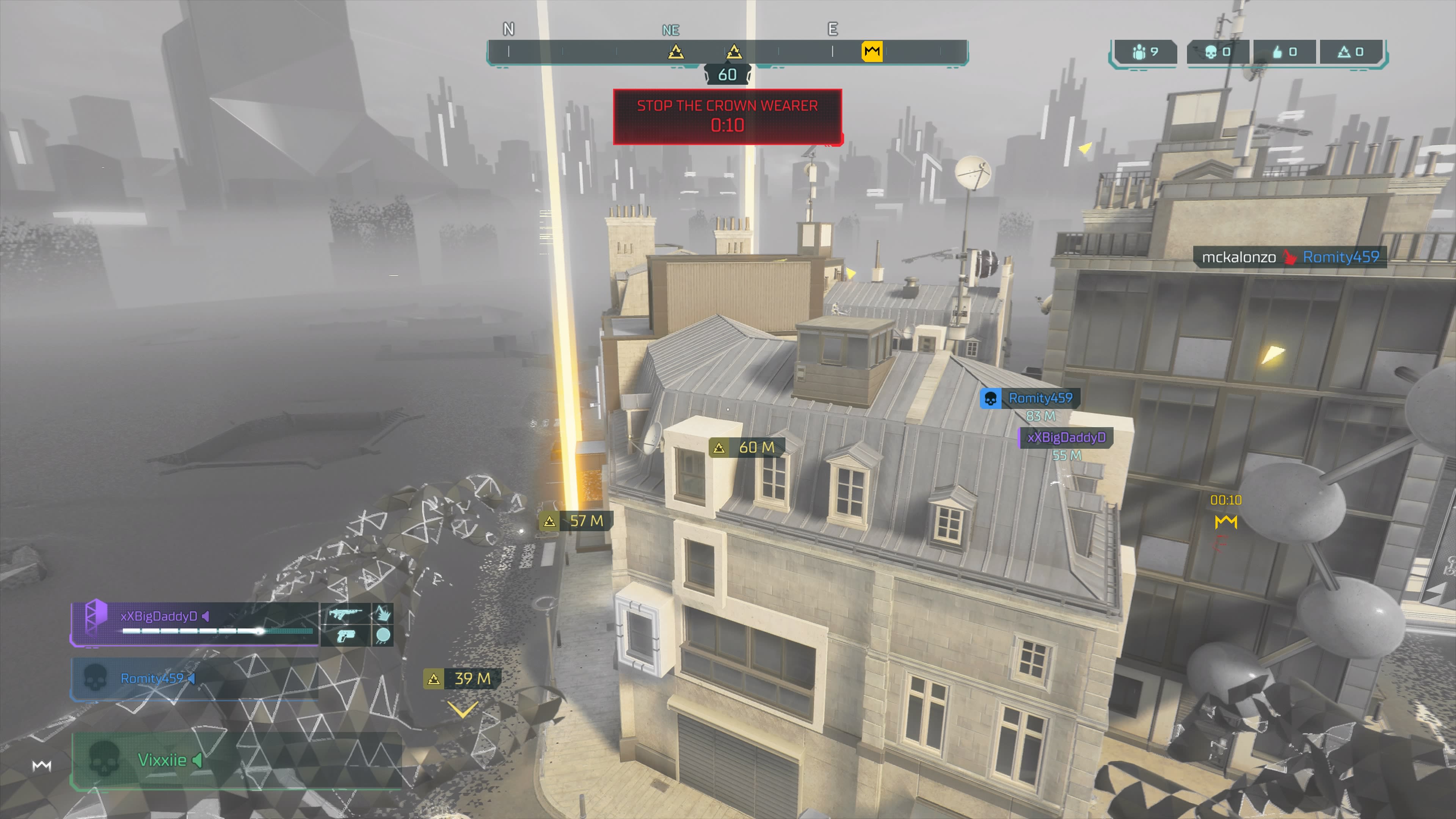Viewport: 1456px width, 819px height.
Task: Click the mckalonzo kill feed entry
Action: click(1289, 257)
